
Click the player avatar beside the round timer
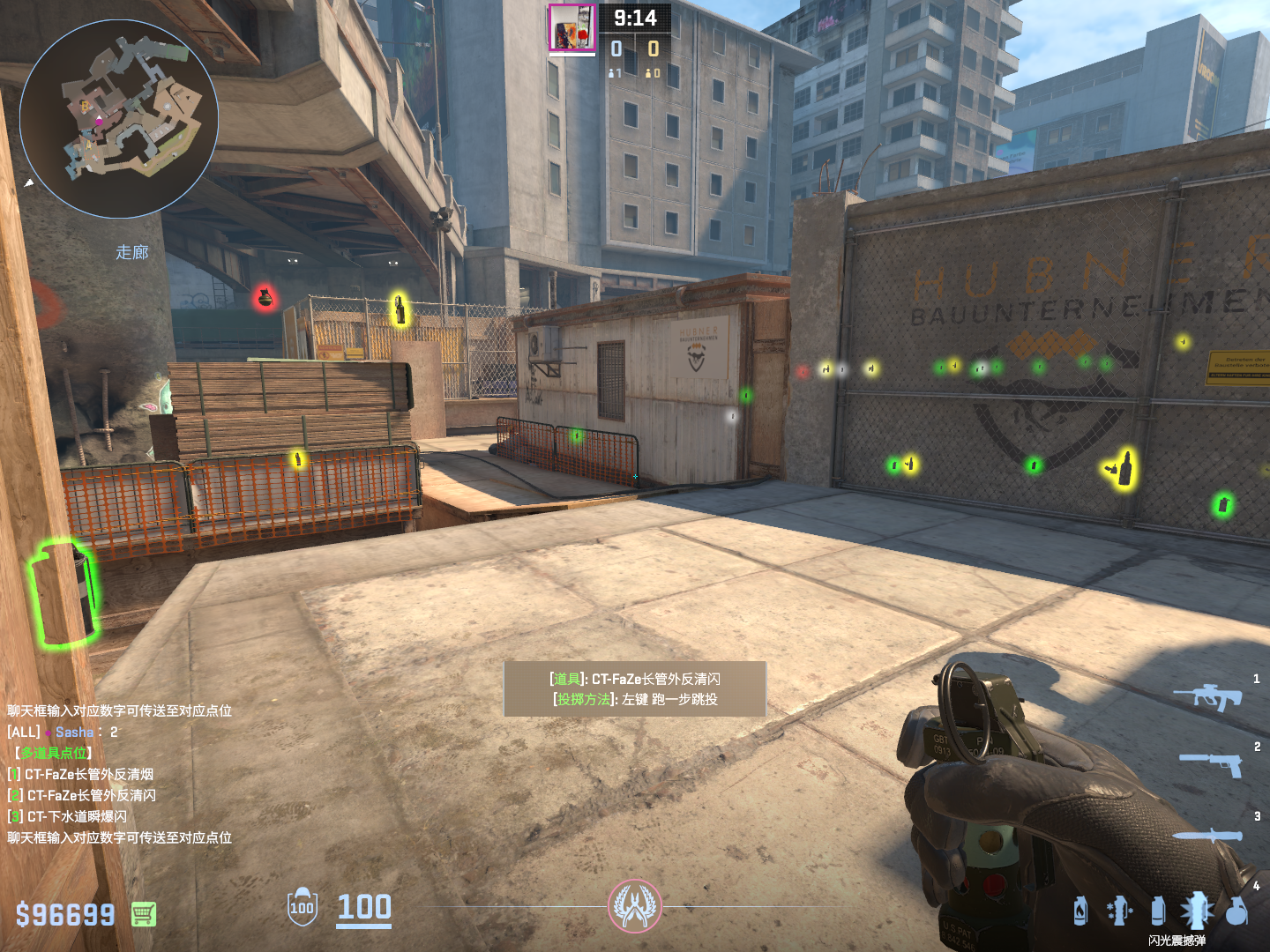point(571,28)
